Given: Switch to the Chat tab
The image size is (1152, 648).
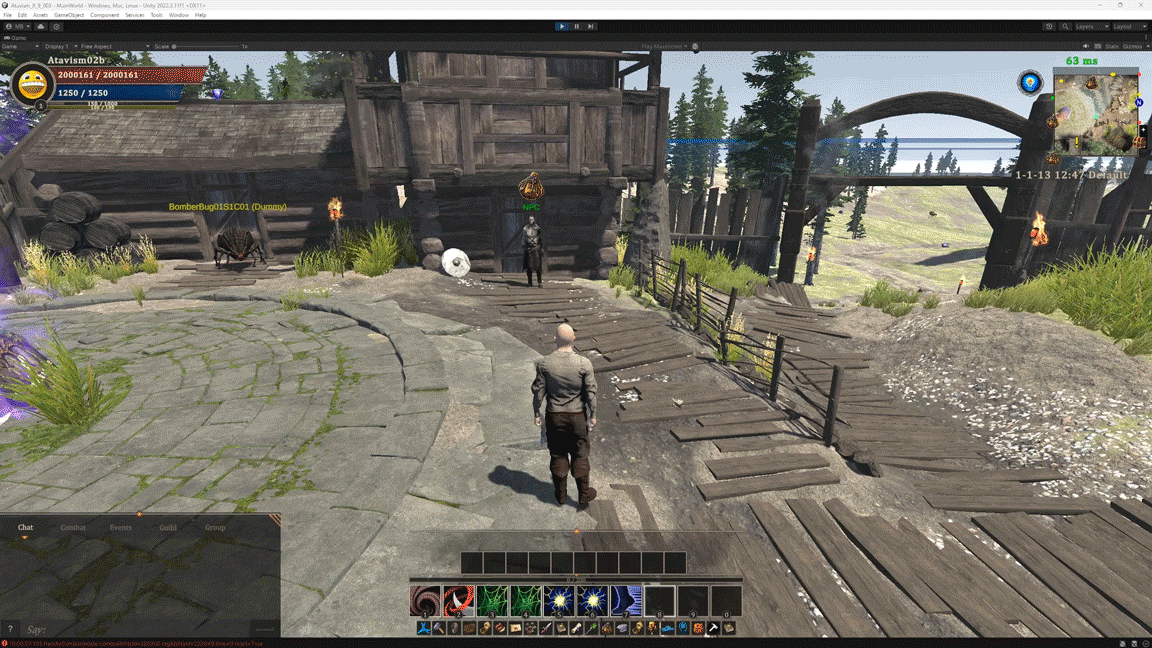Looking at the screenshot, I should 25,527.
